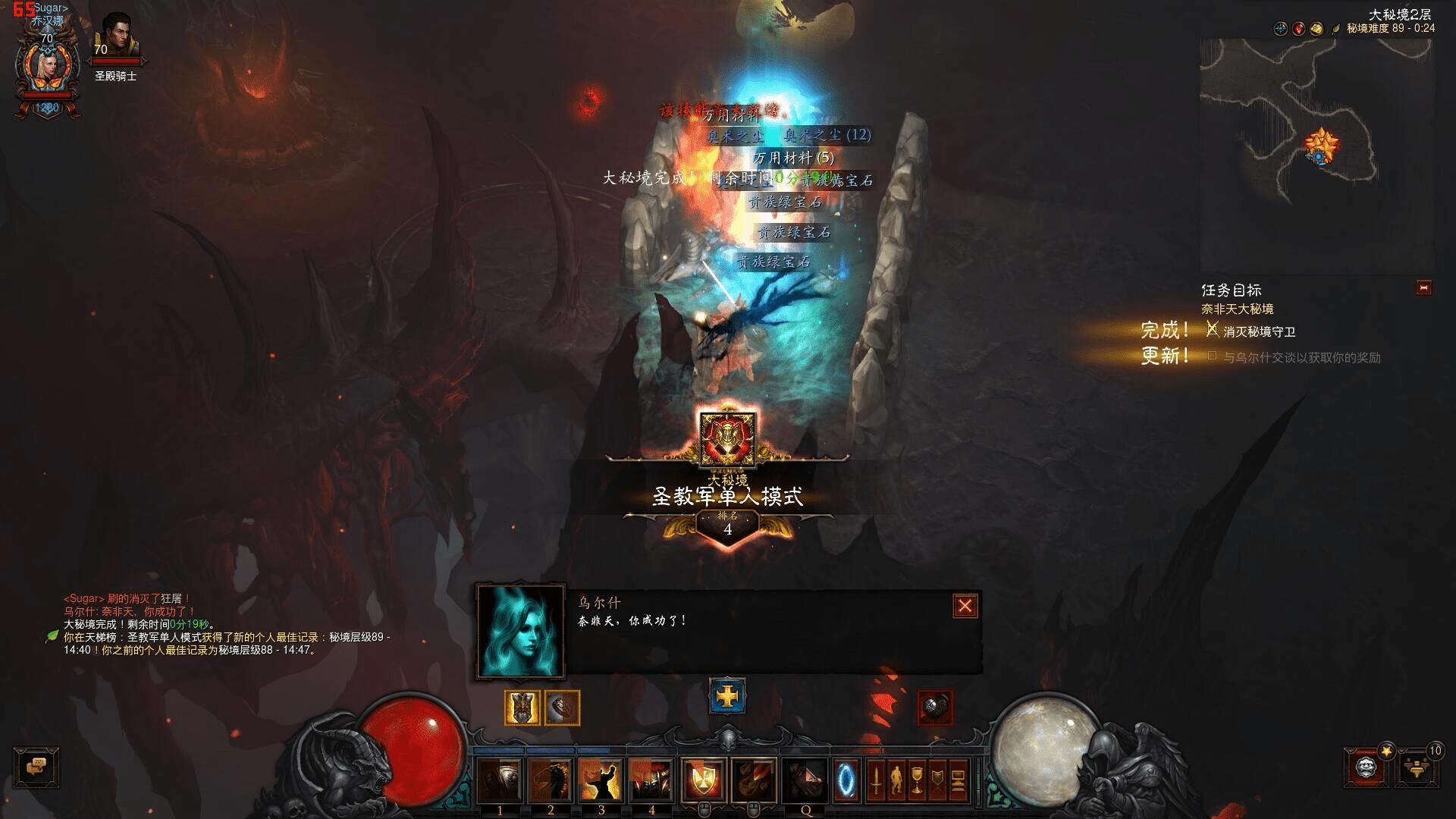The width and height of the screenshot is (1456, 819).
Task: Use the potion in slot Q
Action: click(x=805, y=780)
